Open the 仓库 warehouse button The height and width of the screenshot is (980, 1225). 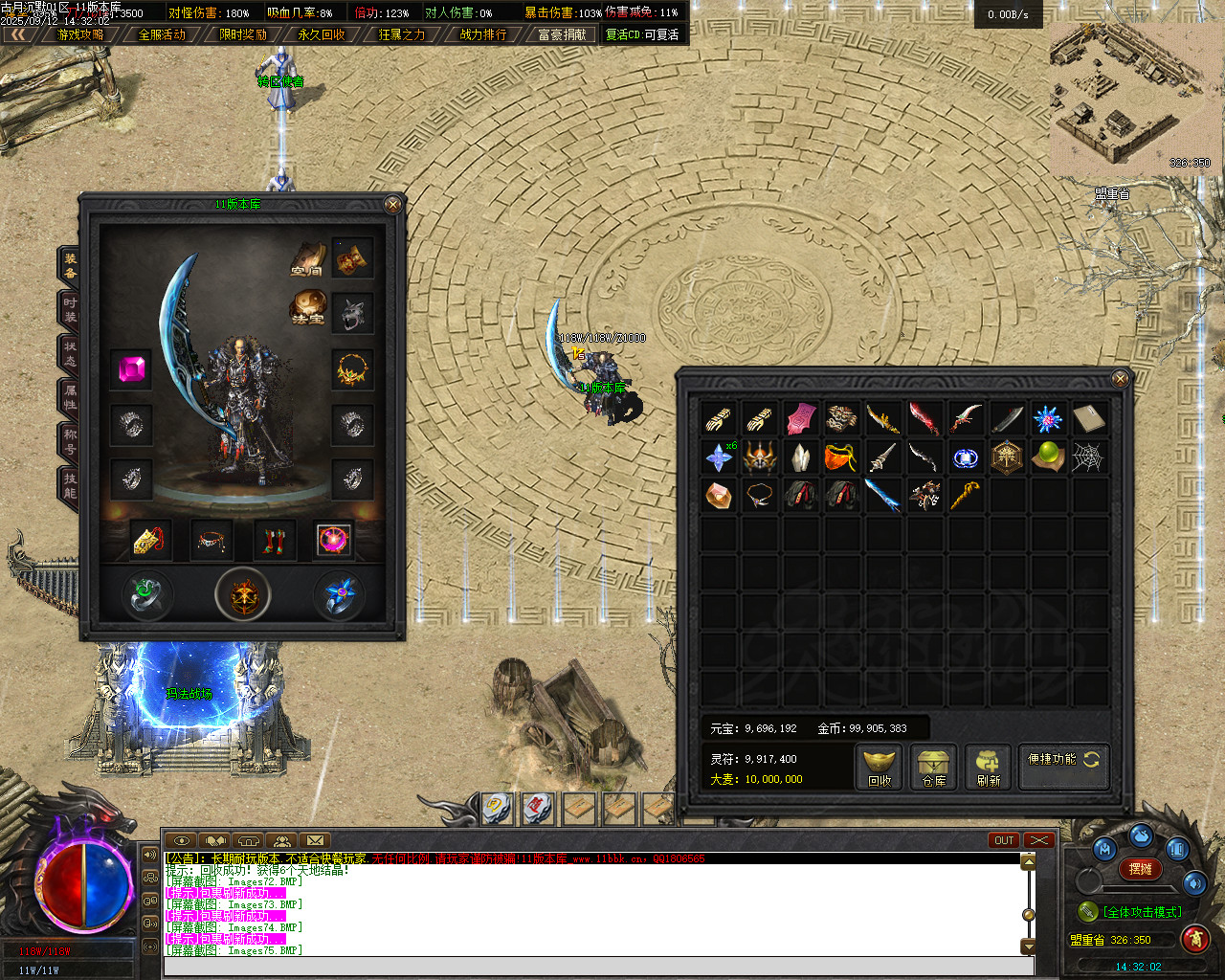pos(934,768)
